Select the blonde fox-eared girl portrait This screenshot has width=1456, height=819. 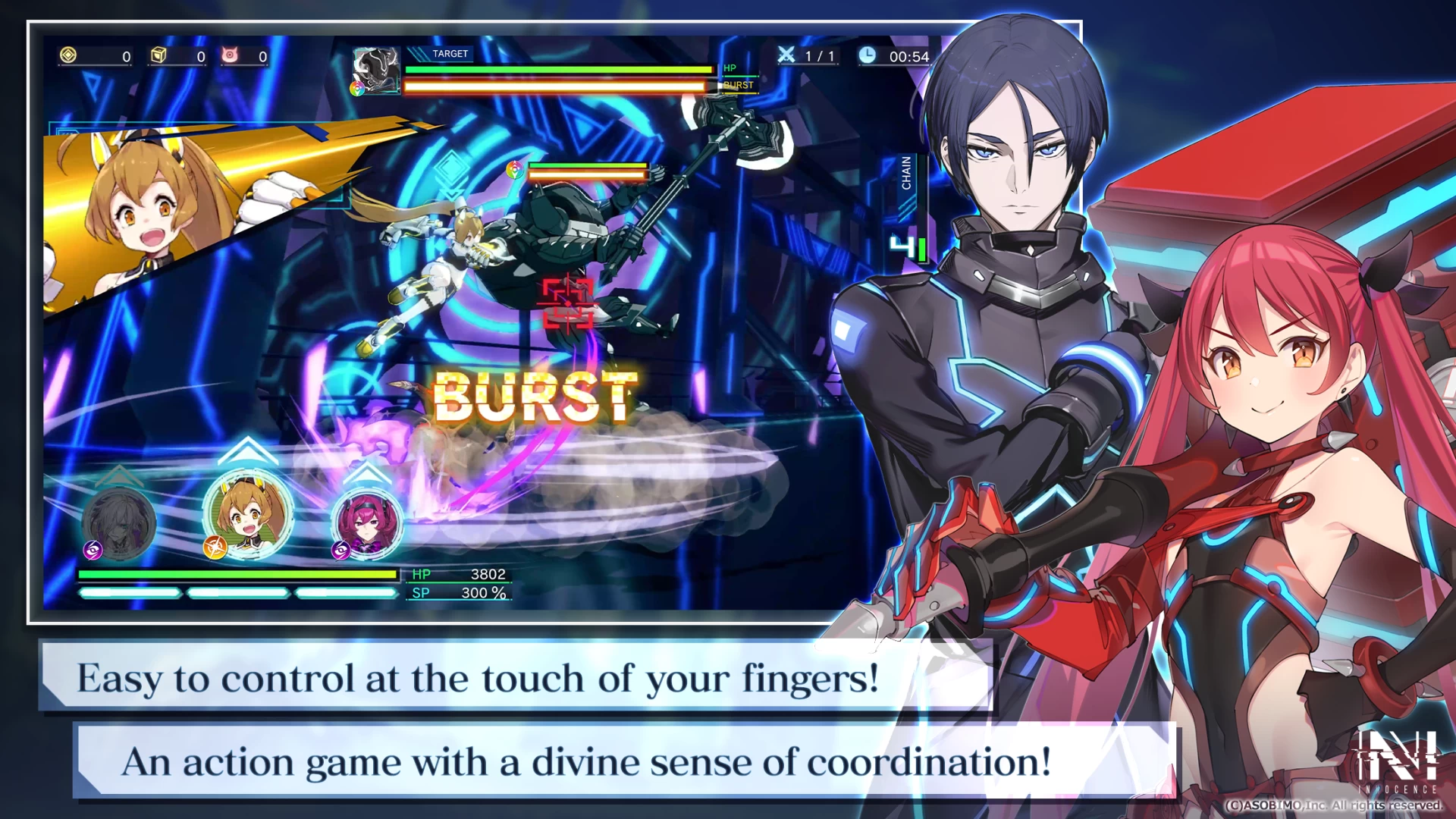point(247,516)
